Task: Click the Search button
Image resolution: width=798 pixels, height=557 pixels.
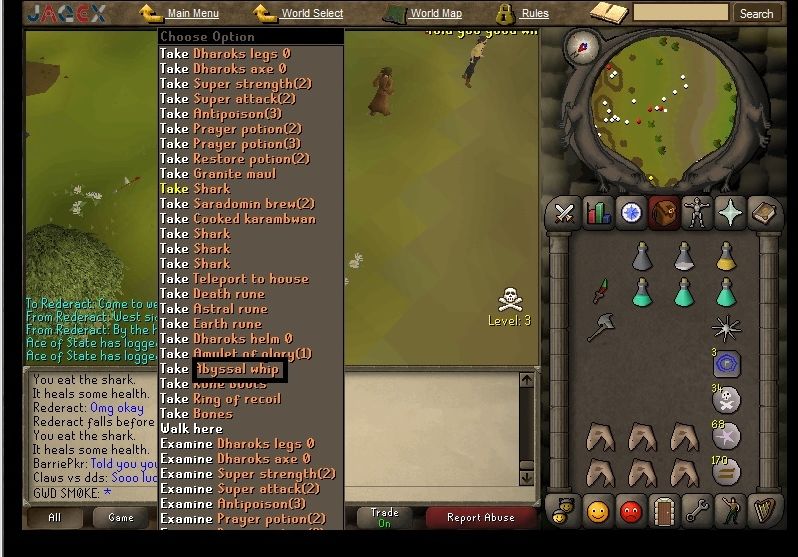Action: [x=756, y=14]
